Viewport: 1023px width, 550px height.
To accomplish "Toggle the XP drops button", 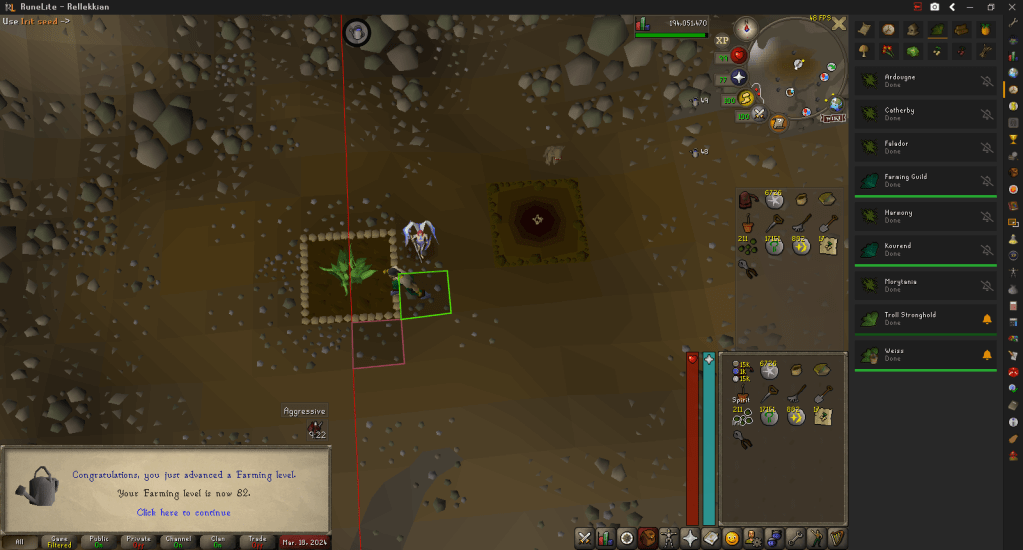I will pyautogui.click(x=722, y=40).
